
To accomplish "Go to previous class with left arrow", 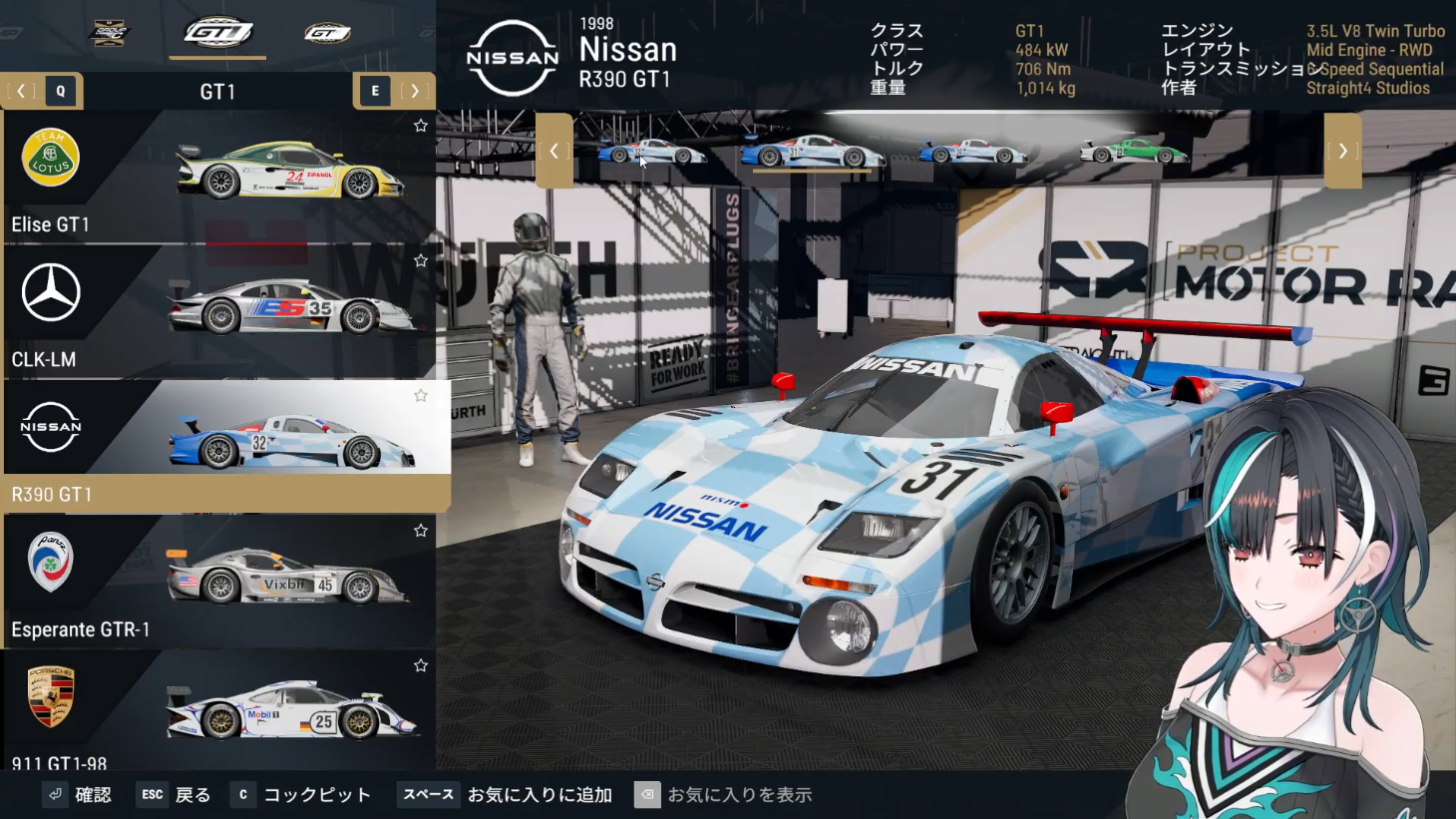I will click(21, 91).
